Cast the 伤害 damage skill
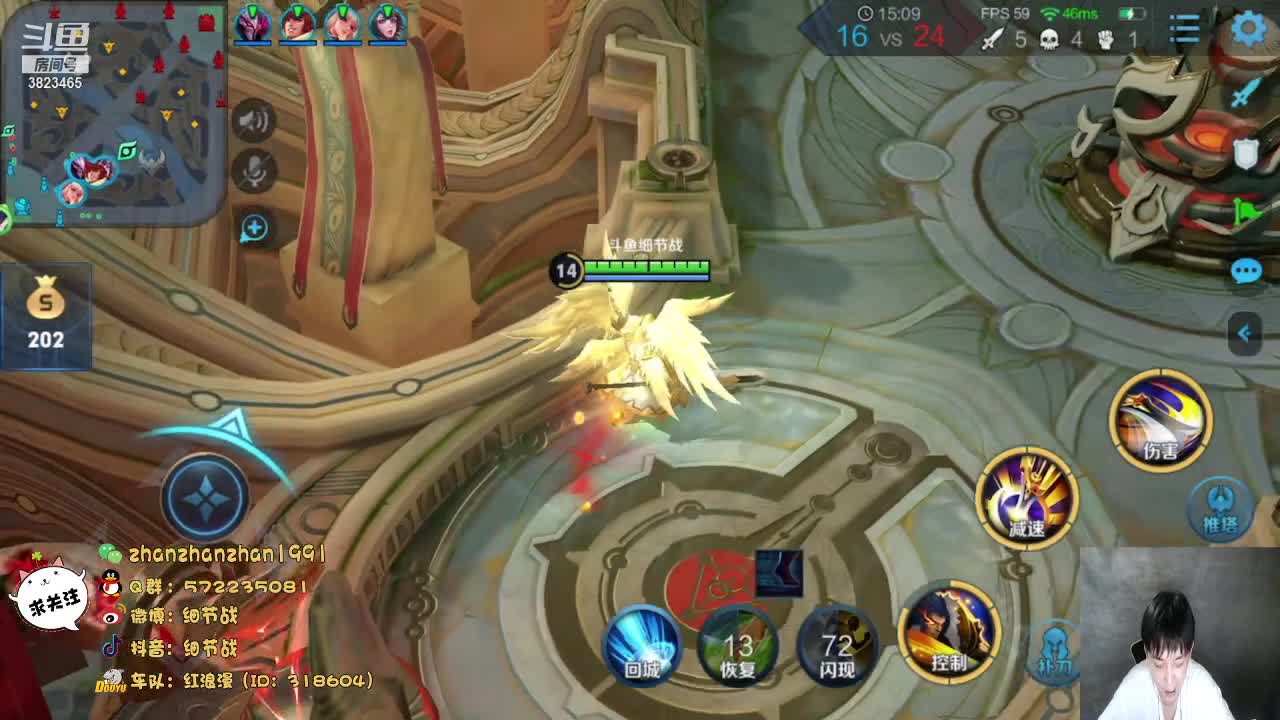 [x=1160, y=420]
